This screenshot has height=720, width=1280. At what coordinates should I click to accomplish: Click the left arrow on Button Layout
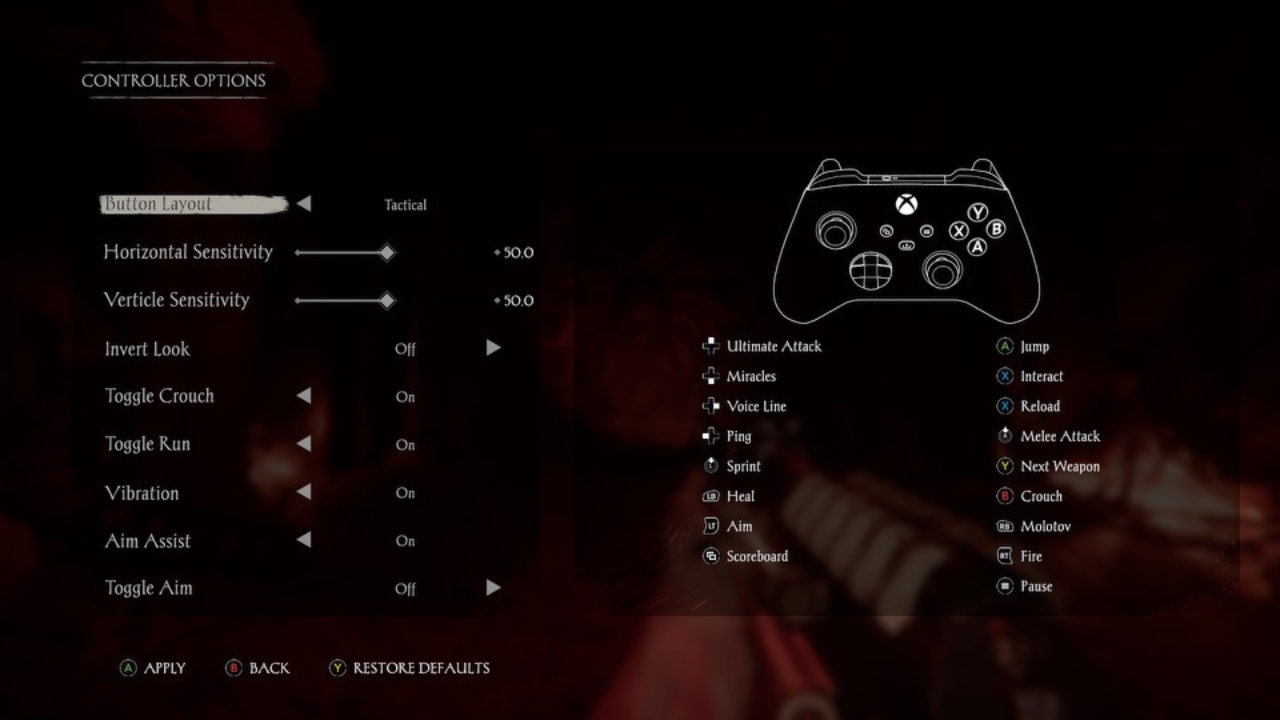[x=304, y=203]
